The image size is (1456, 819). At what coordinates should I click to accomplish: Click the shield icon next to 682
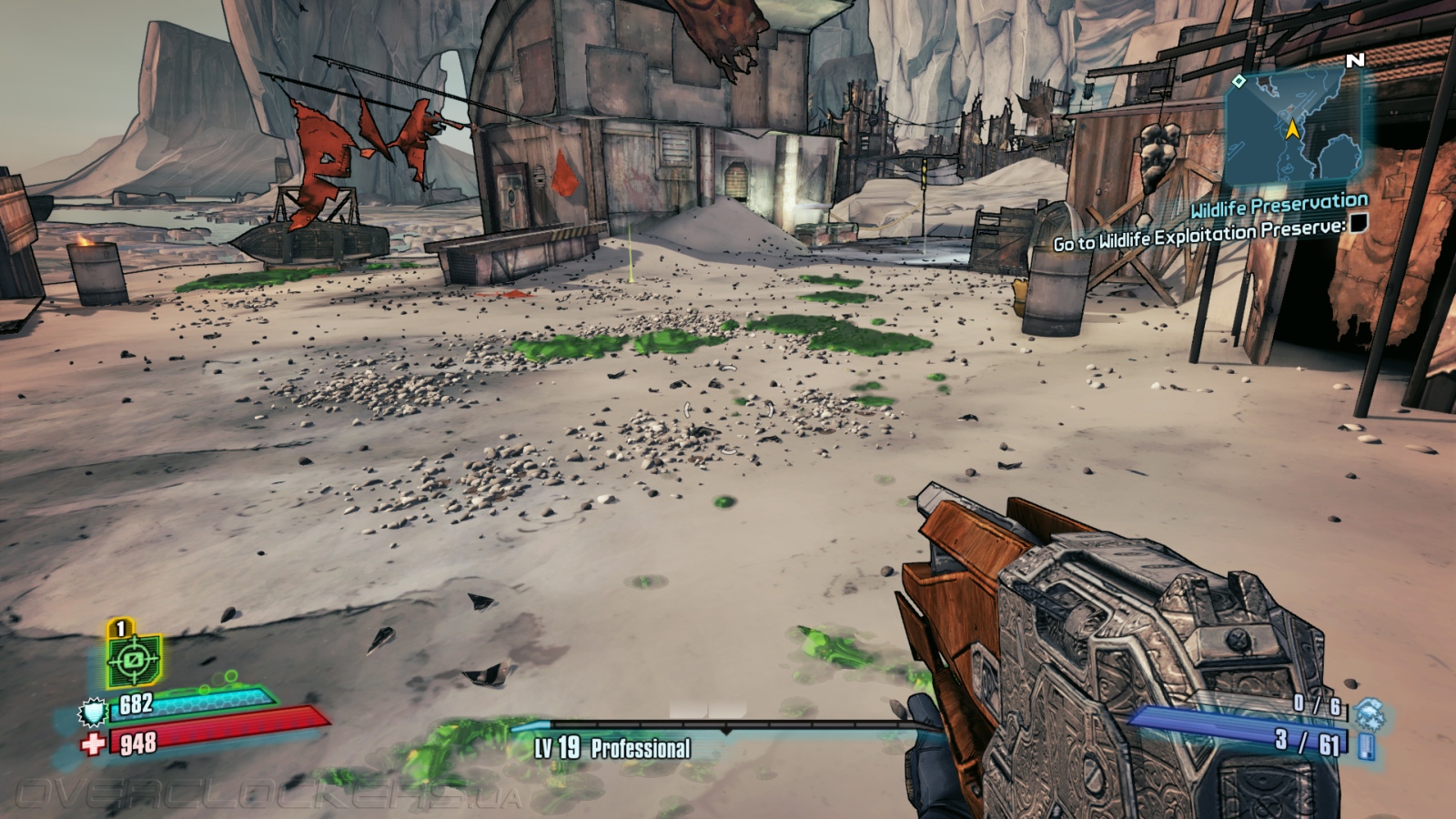click(x=94, y=712)
